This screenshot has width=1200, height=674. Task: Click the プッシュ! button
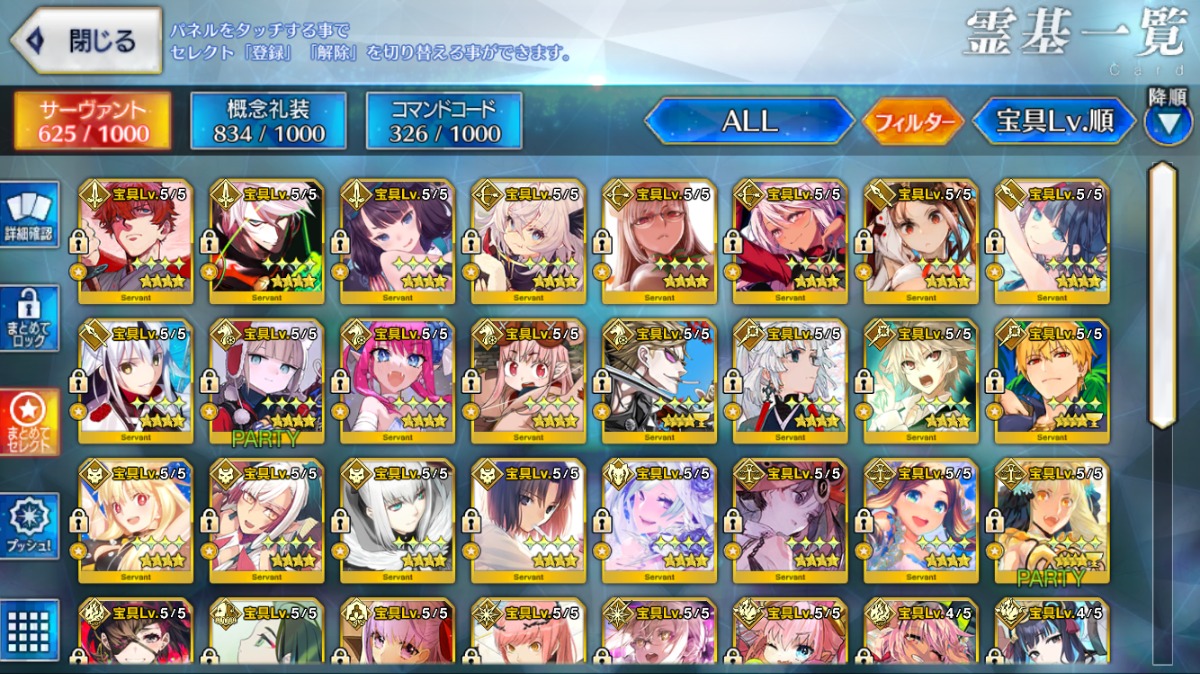[29, 525]
